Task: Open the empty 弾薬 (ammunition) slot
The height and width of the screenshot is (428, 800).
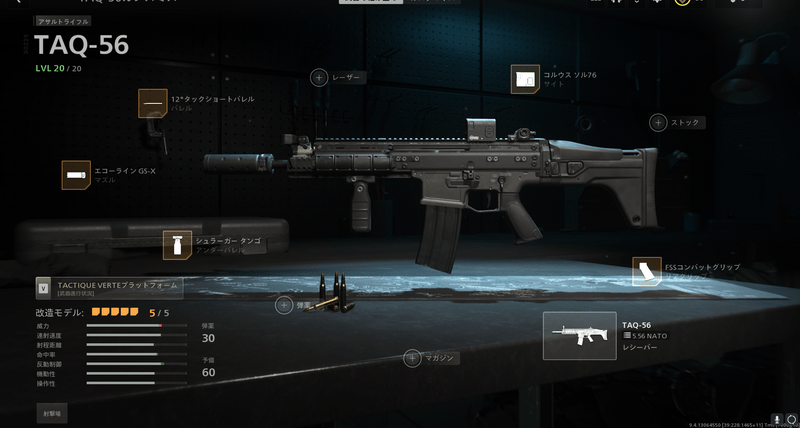Action: [x=285, y=305]
